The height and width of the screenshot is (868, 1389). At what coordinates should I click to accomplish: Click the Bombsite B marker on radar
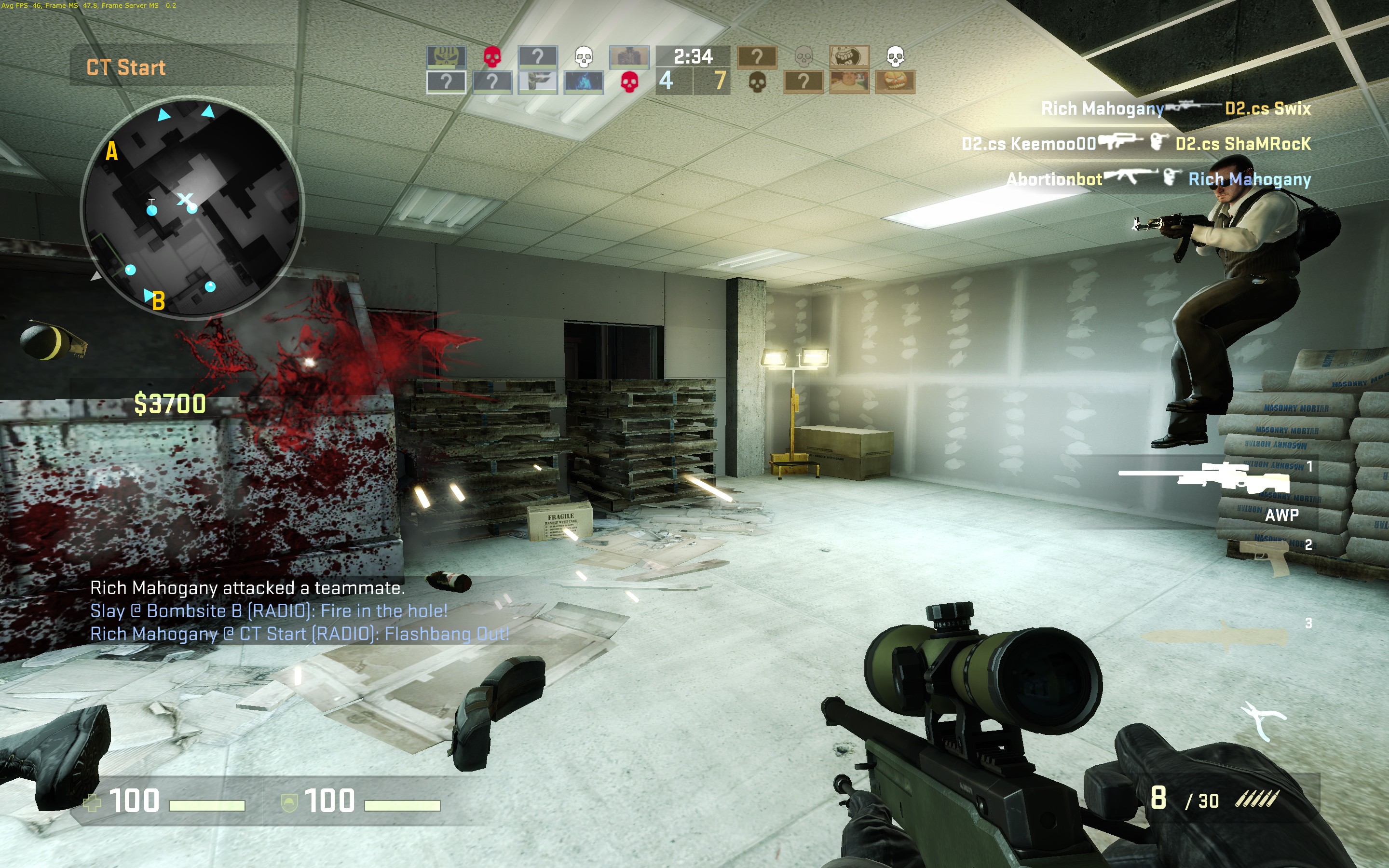[158, 301]
